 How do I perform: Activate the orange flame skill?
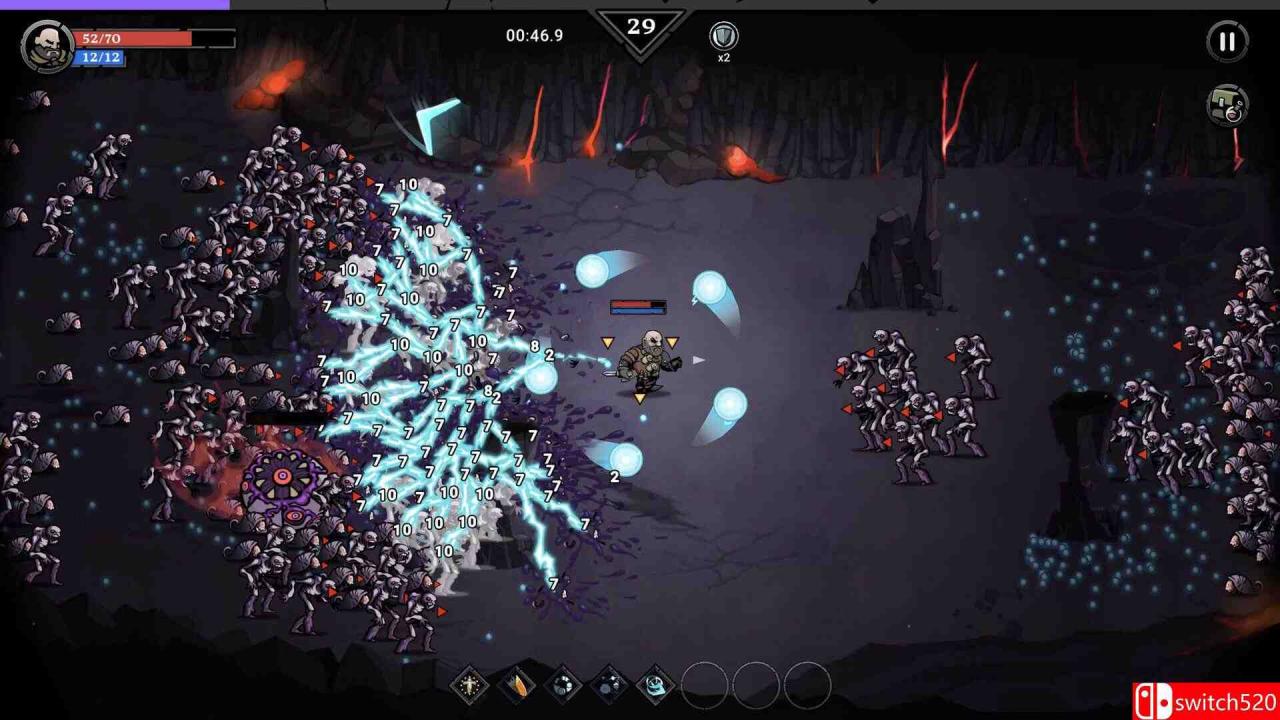tap(517, 684)
